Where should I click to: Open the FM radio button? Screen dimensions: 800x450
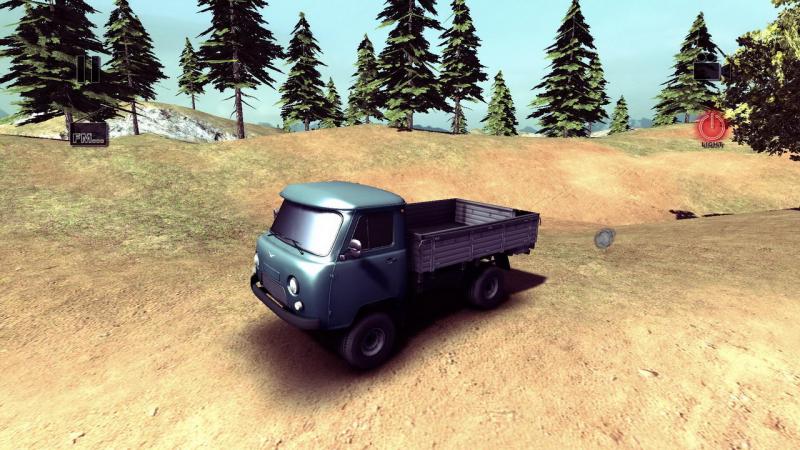[89, 133]
